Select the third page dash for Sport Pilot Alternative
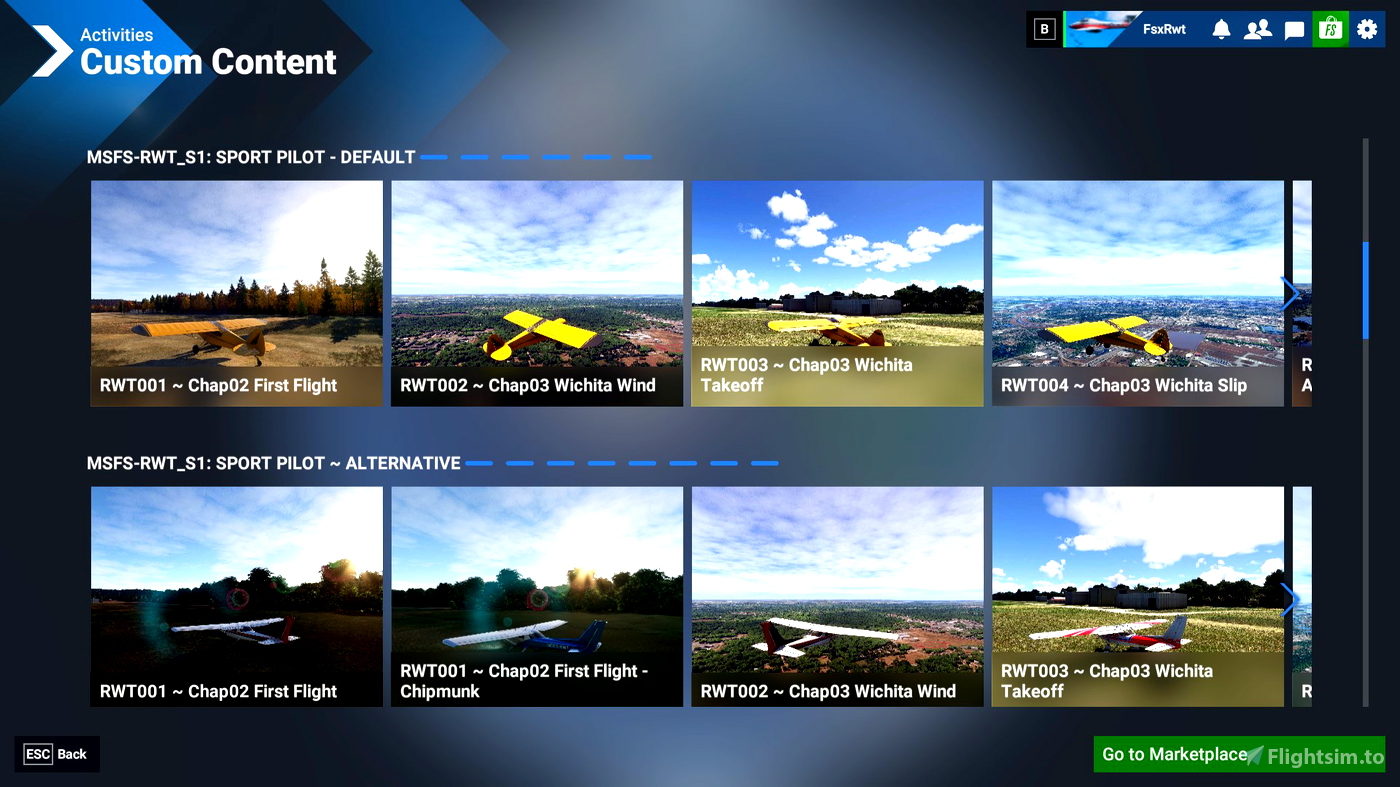 tap(560, 463)
